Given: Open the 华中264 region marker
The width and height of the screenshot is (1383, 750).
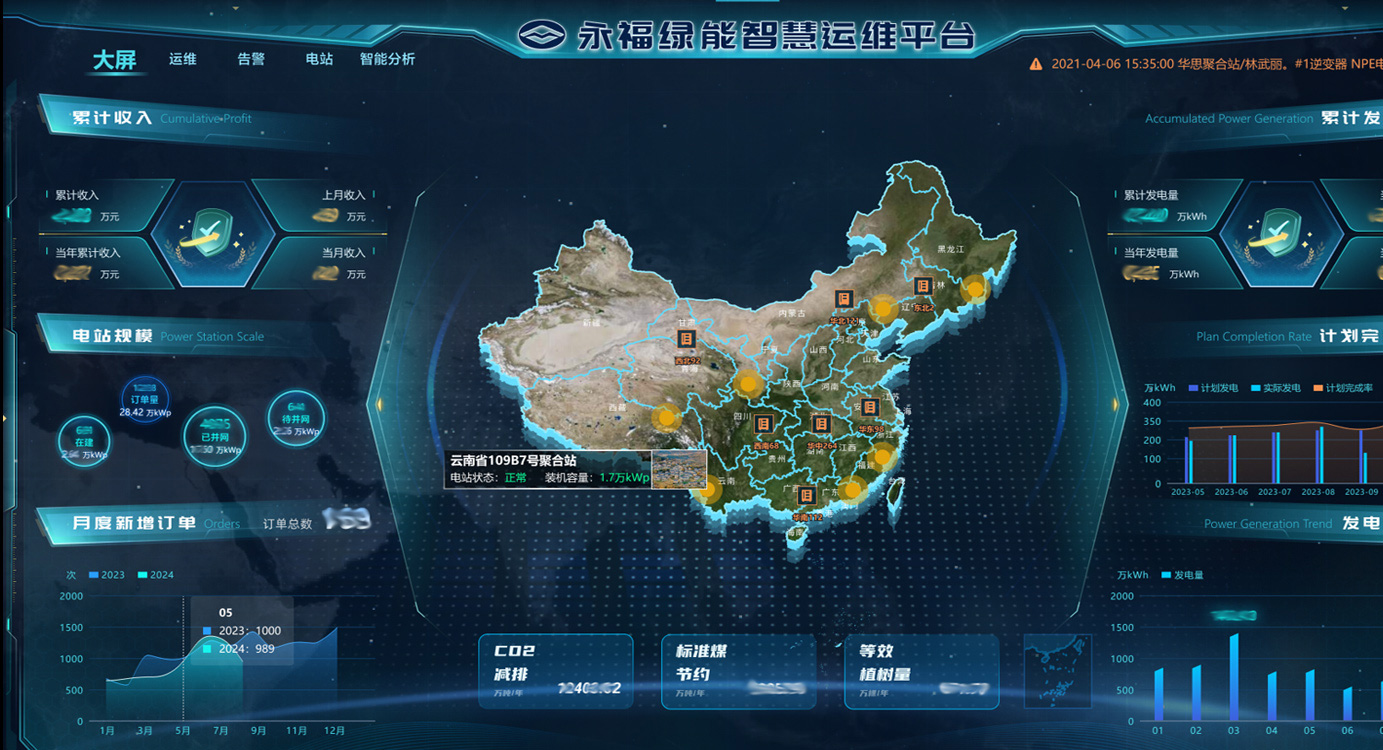Looking at the screenshot, I should point(822,425).
